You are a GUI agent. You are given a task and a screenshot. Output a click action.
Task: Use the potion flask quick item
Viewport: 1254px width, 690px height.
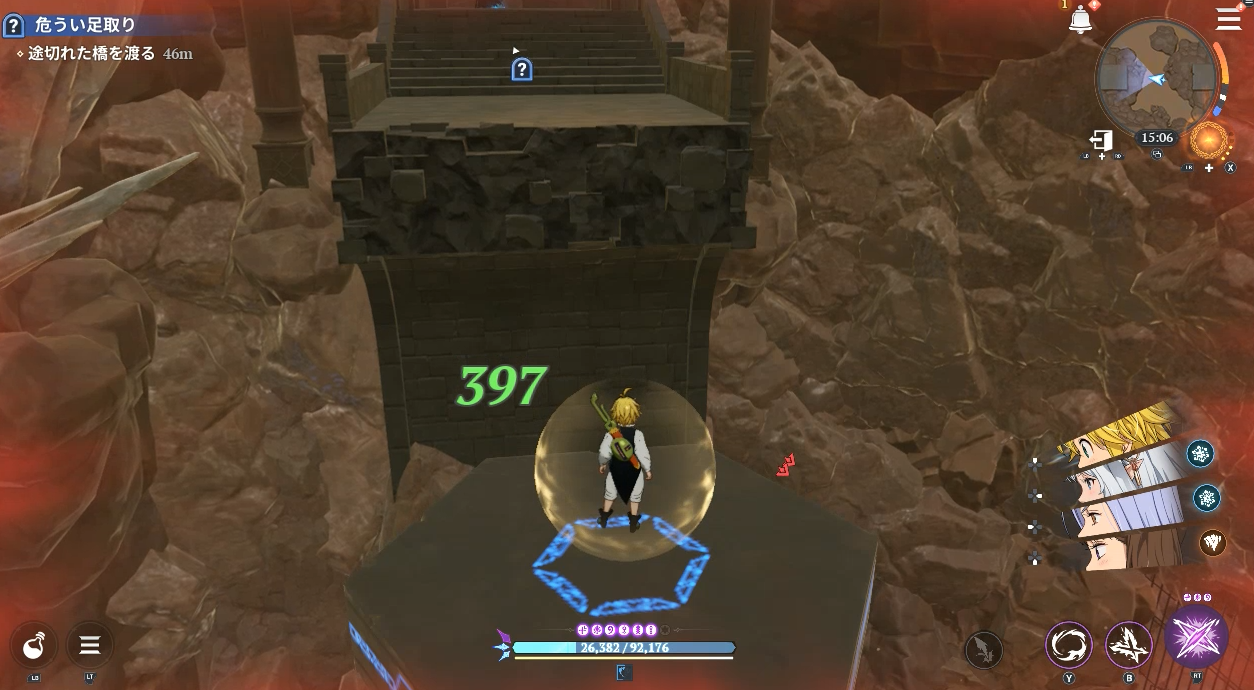[35, 645]
